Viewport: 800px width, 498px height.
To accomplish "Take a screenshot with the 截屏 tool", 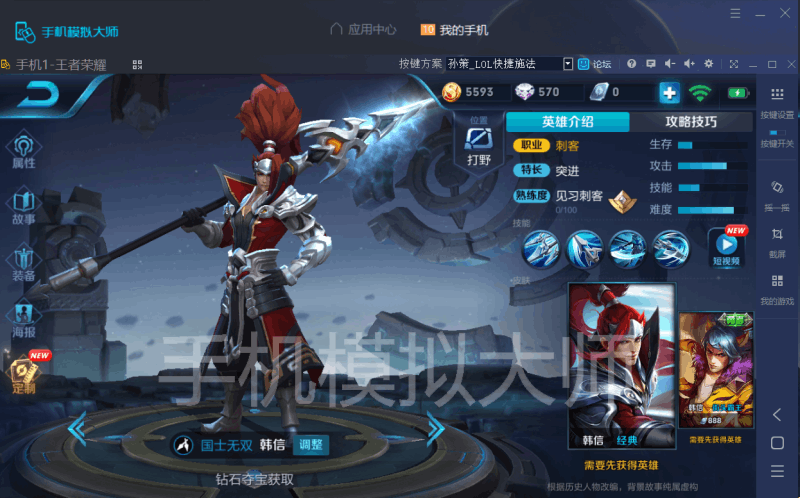I will click(777, 241).
